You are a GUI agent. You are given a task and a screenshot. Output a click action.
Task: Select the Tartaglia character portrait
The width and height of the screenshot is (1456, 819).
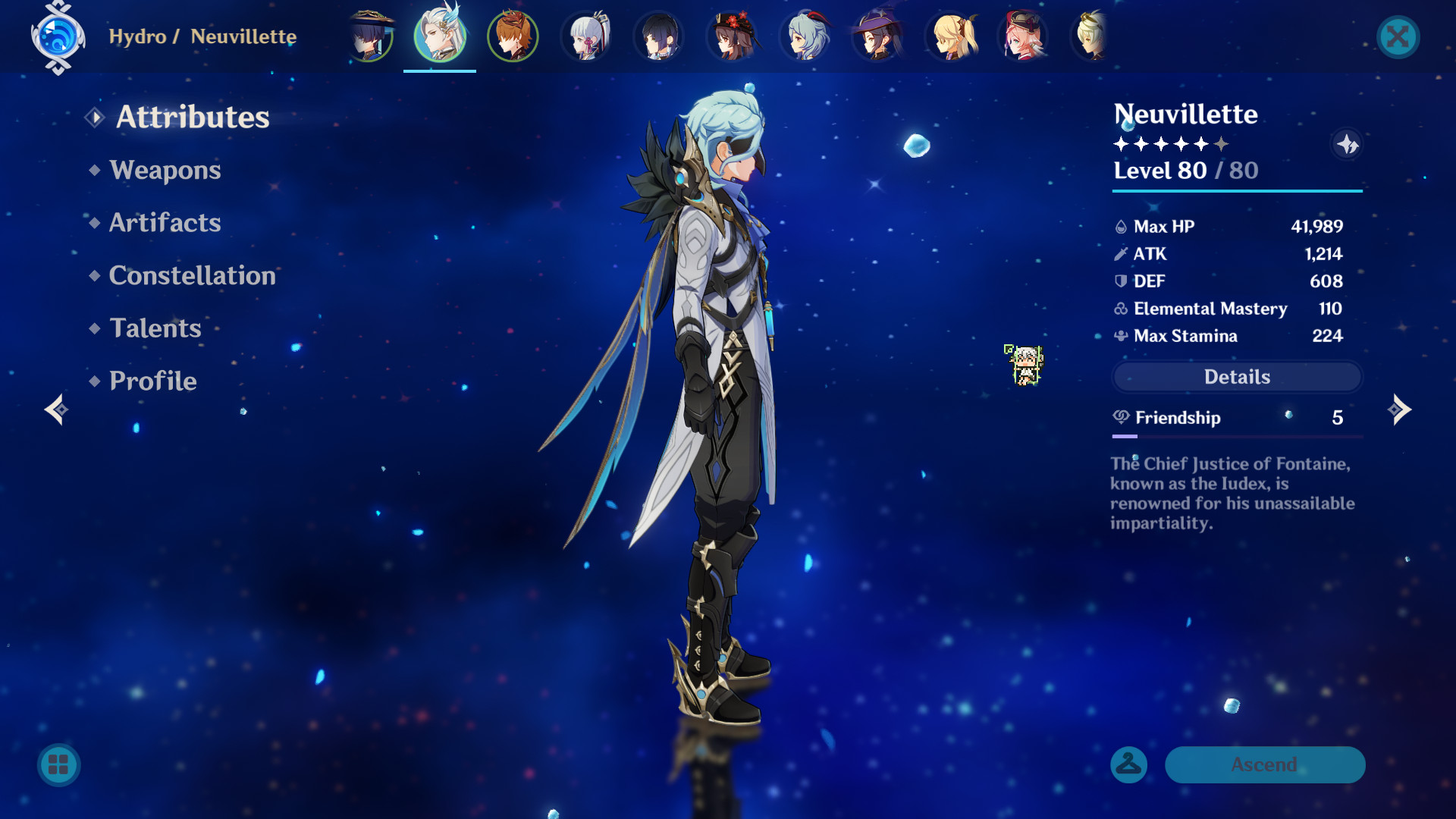(513, 36)
